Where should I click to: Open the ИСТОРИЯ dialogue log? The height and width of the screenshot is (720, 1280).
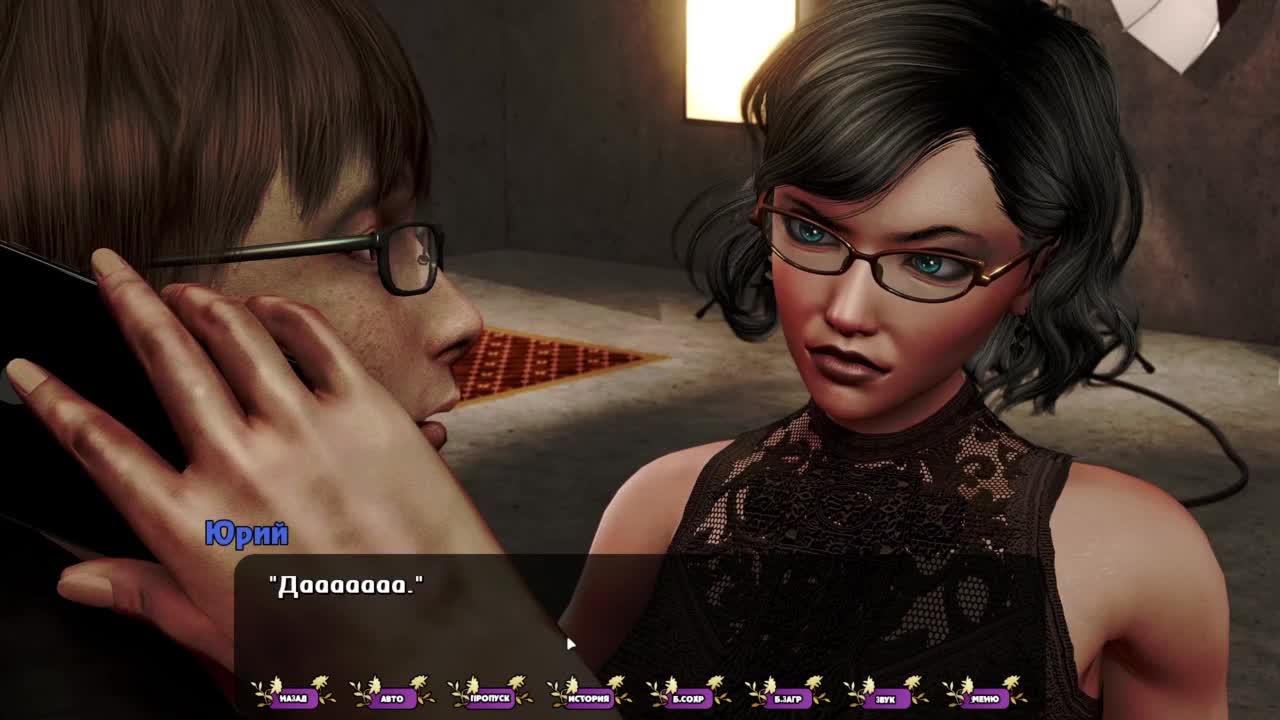click(589, 698)
